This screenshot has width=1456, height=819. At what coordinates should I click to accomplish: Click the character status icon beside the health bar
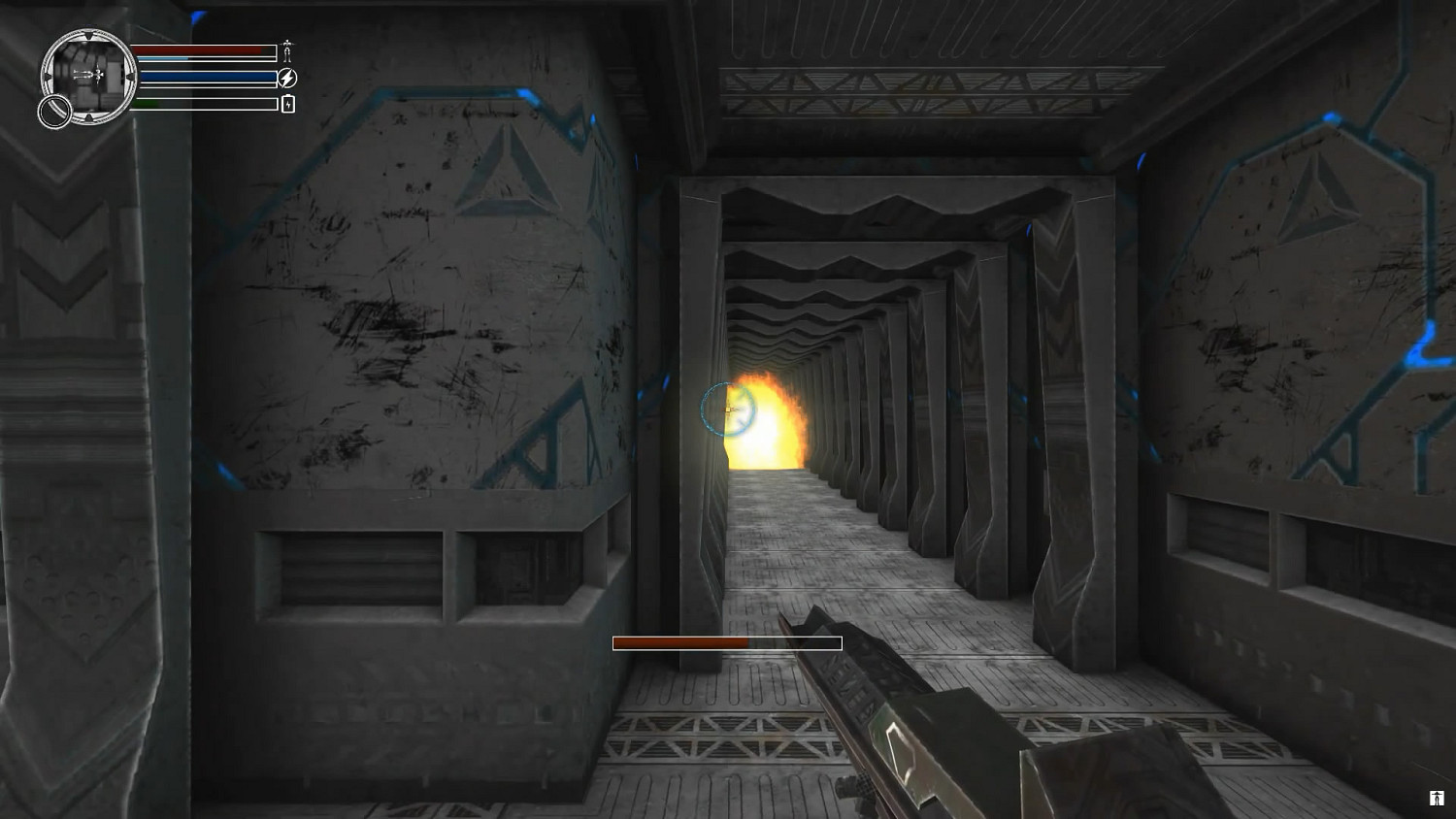click(287, 51)
